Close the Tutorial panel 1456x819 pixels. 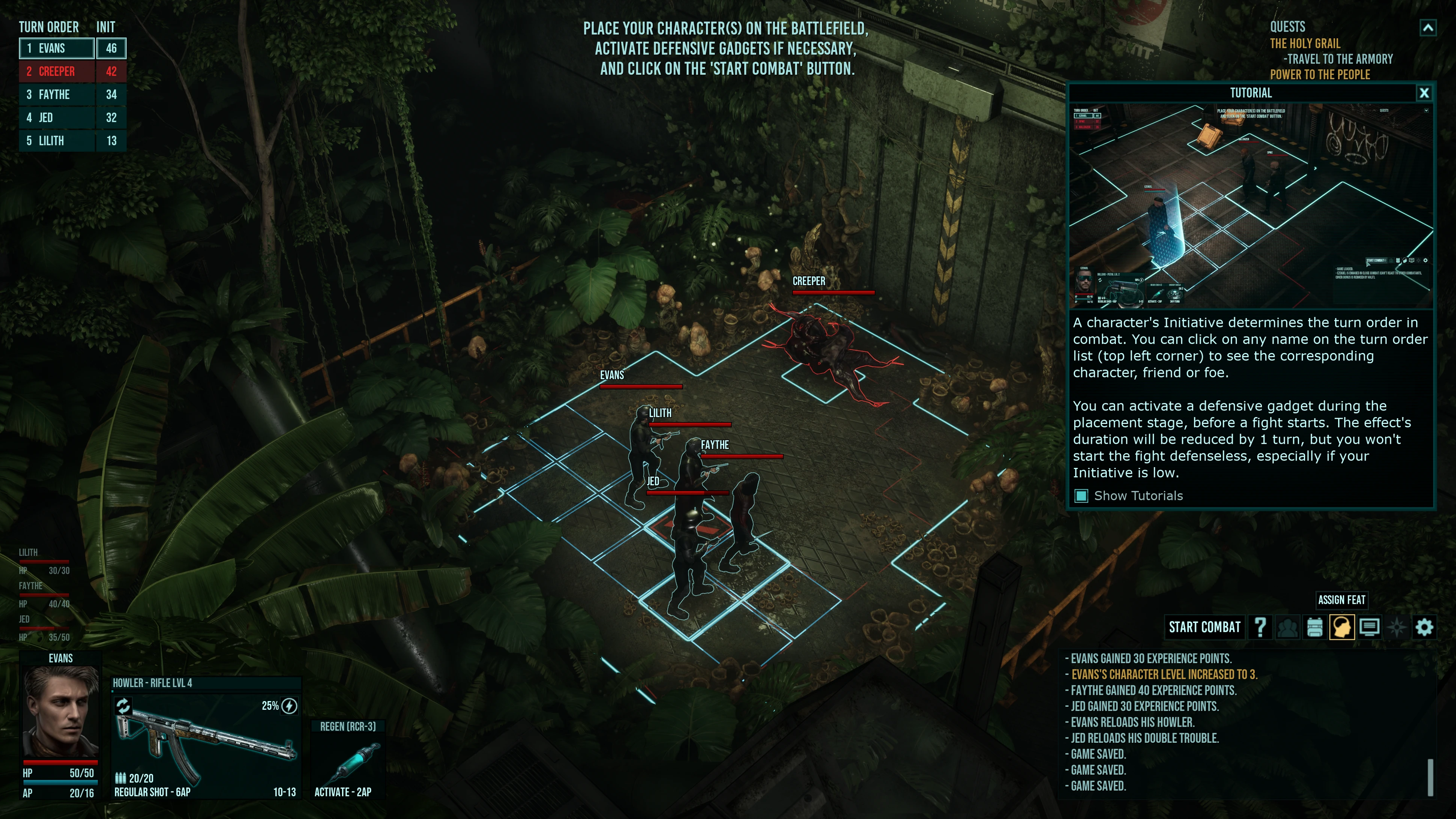(x=1424, y=93)
